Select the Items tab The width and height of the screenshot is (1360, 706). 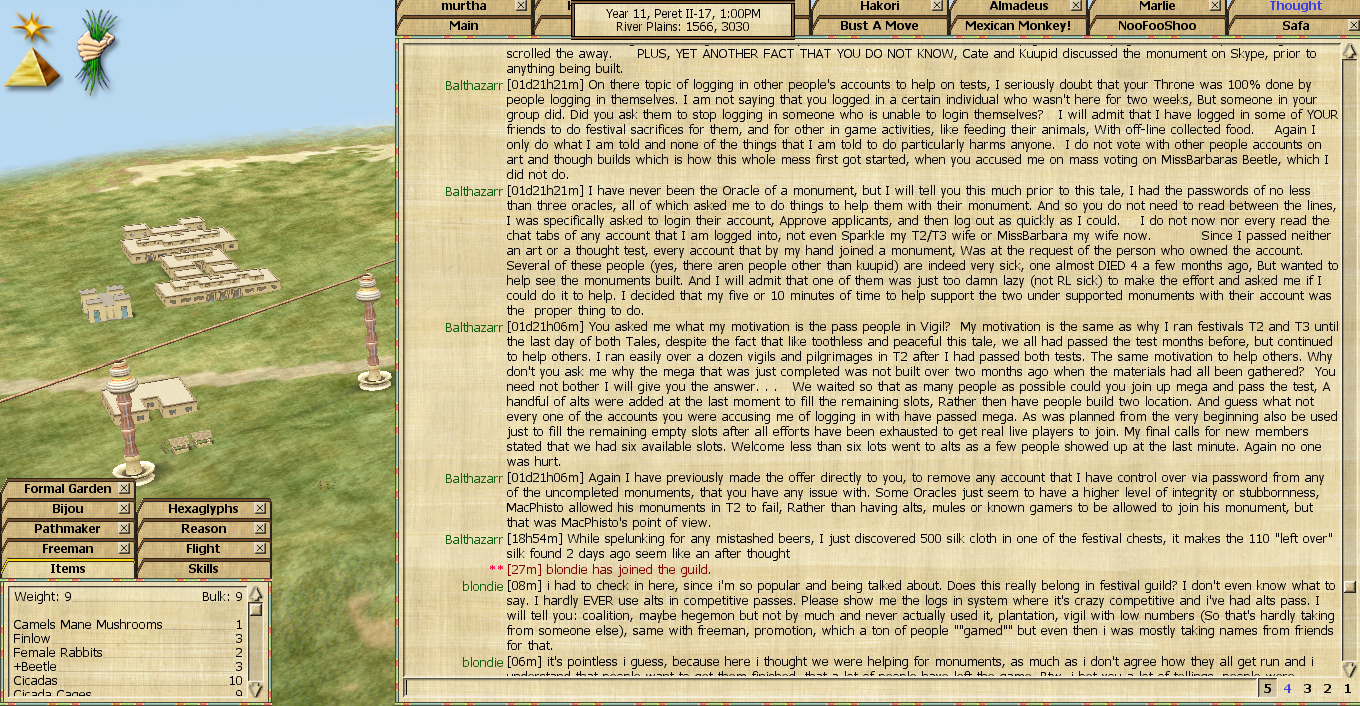pyautogui.click(x=68, y=569)
